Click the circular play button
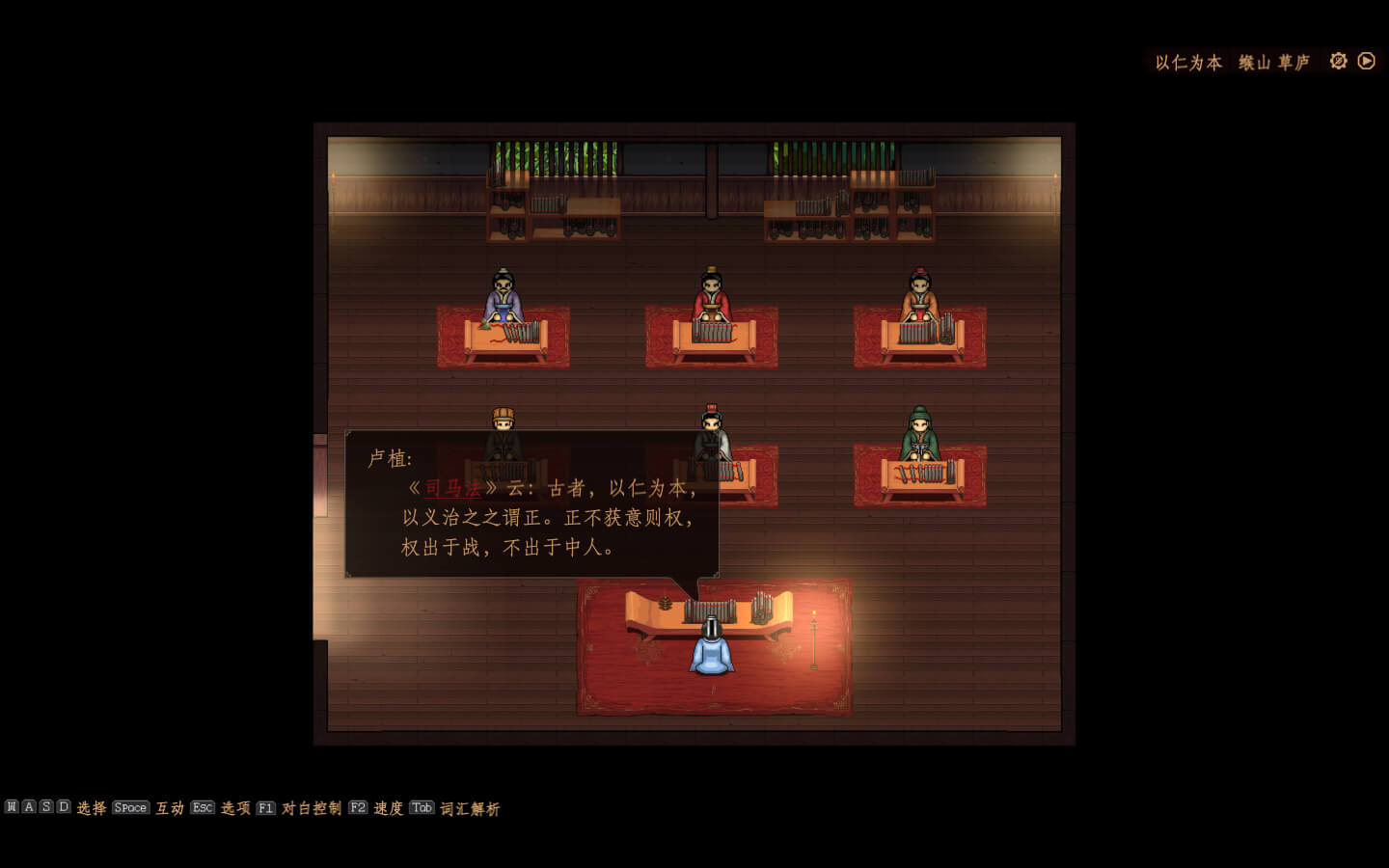This screenshot has height=868, width=1389. click(x=1367, y=61)
